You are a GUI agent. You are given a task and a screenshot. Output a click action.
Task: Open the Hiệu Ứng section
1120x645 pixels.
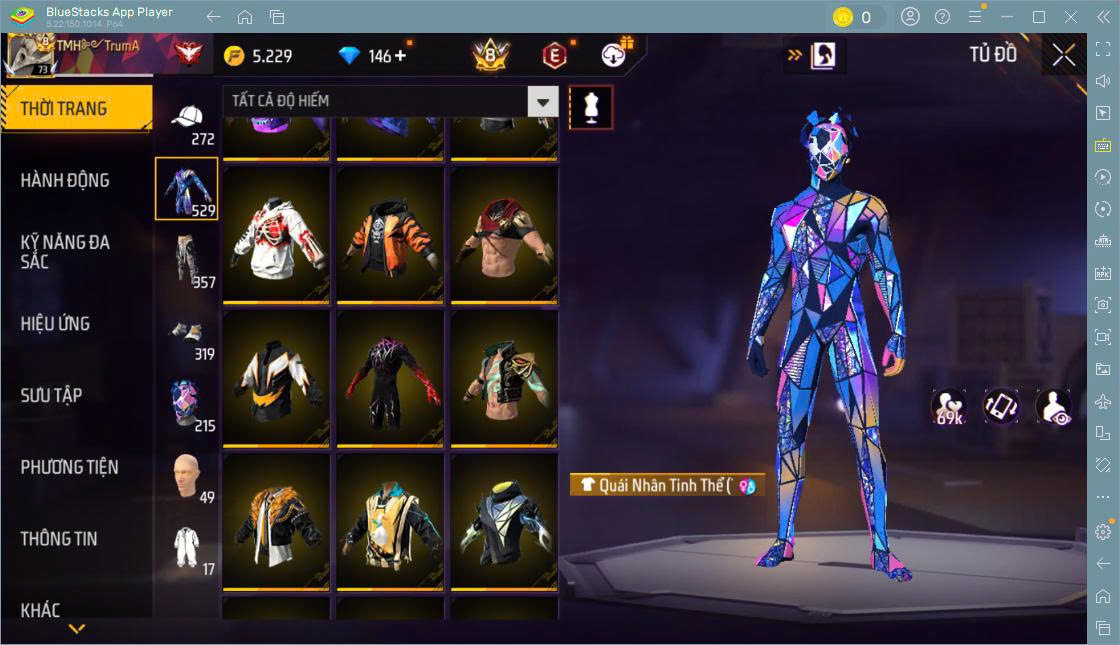click(56, 324)
